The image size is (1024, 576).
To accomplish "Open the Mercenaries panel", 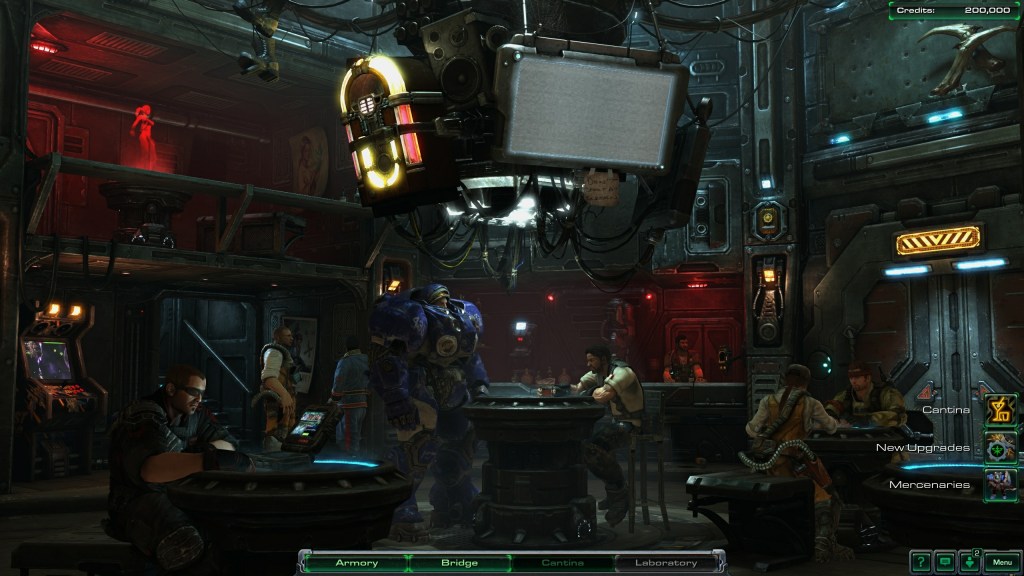I will click(x=1000, y=484).
